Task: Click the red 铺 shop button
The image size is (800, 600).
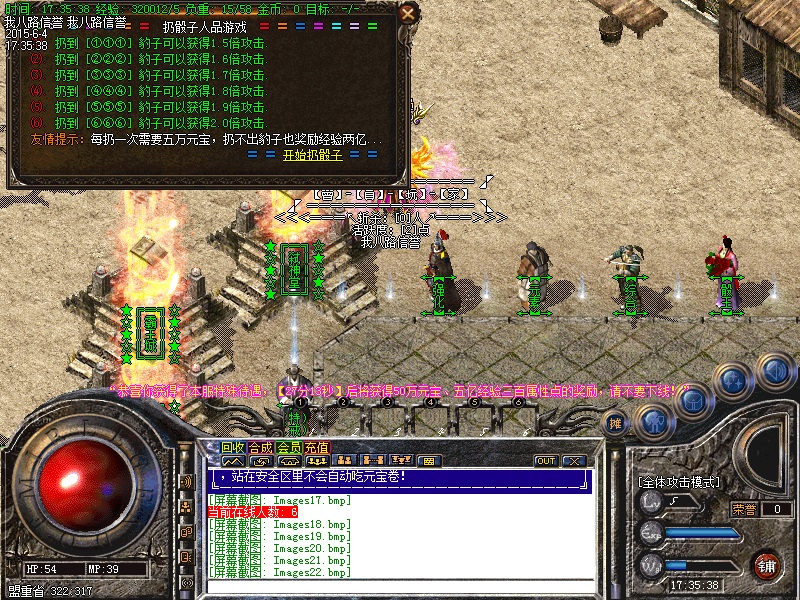Action: (x=767, y=565)
